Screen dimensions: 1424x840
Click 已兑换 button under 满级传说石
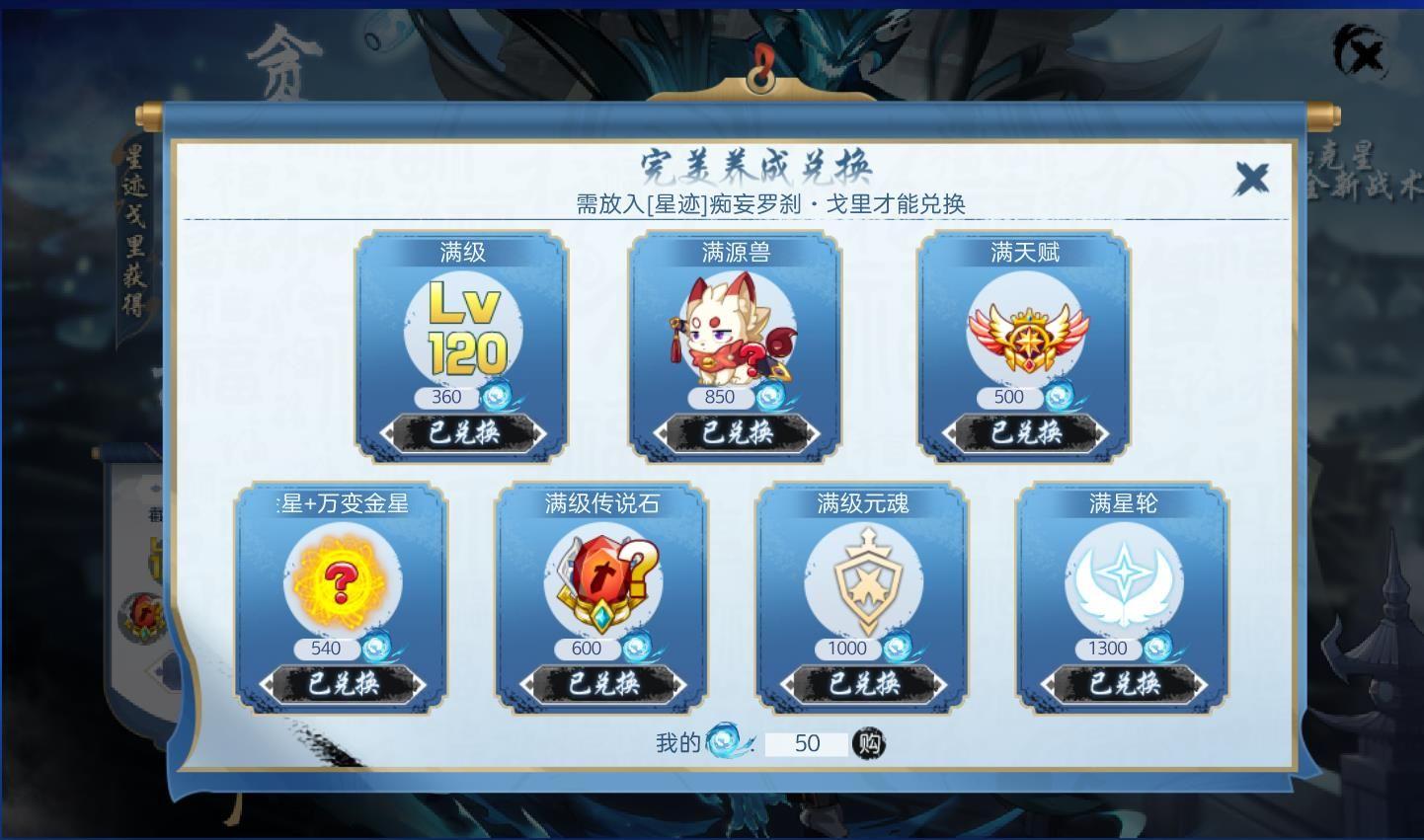pyautogui.click(x=603, y=683)
